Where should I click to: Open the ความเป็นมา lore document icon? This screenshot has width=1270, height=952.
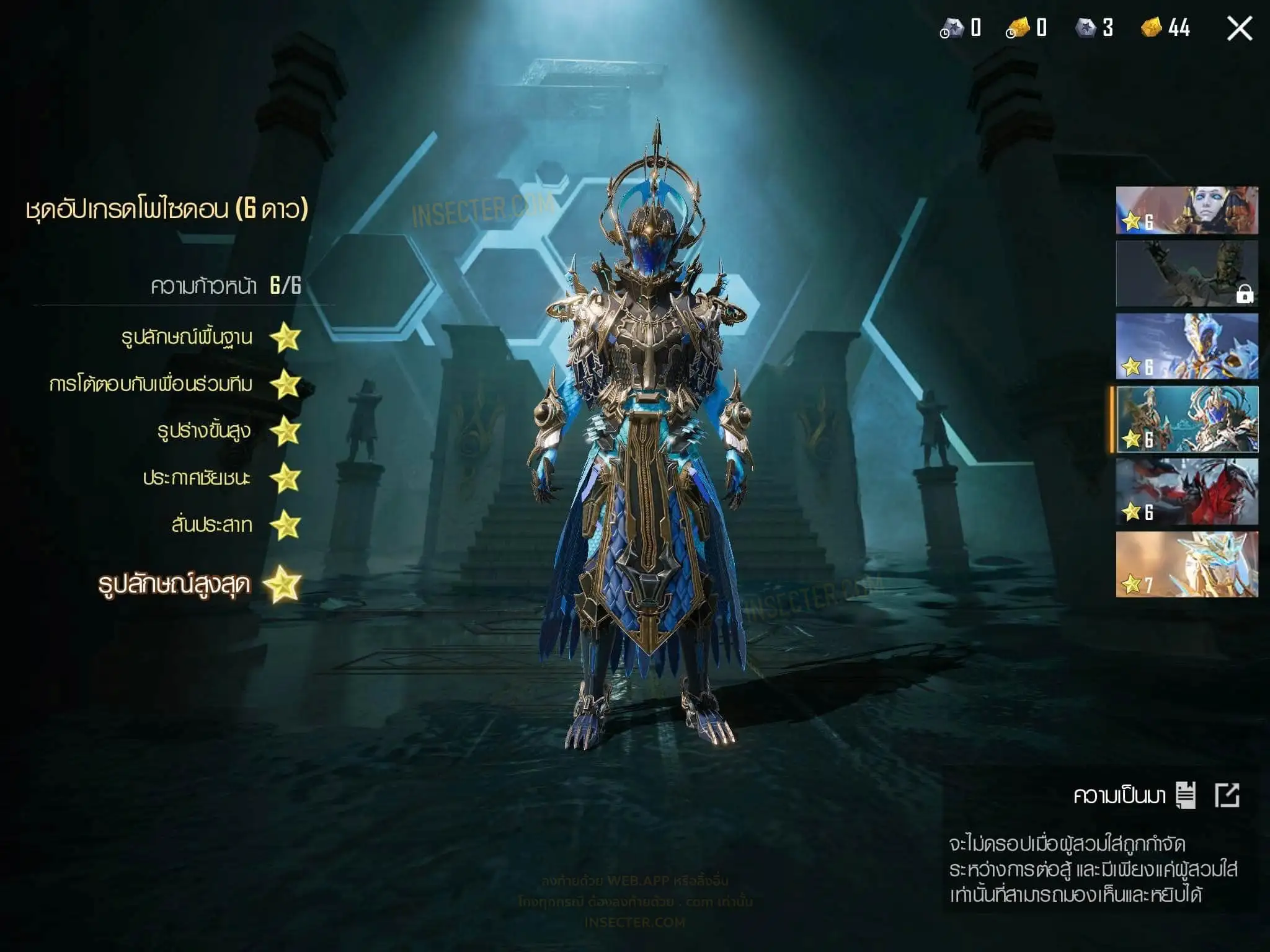1185,795
